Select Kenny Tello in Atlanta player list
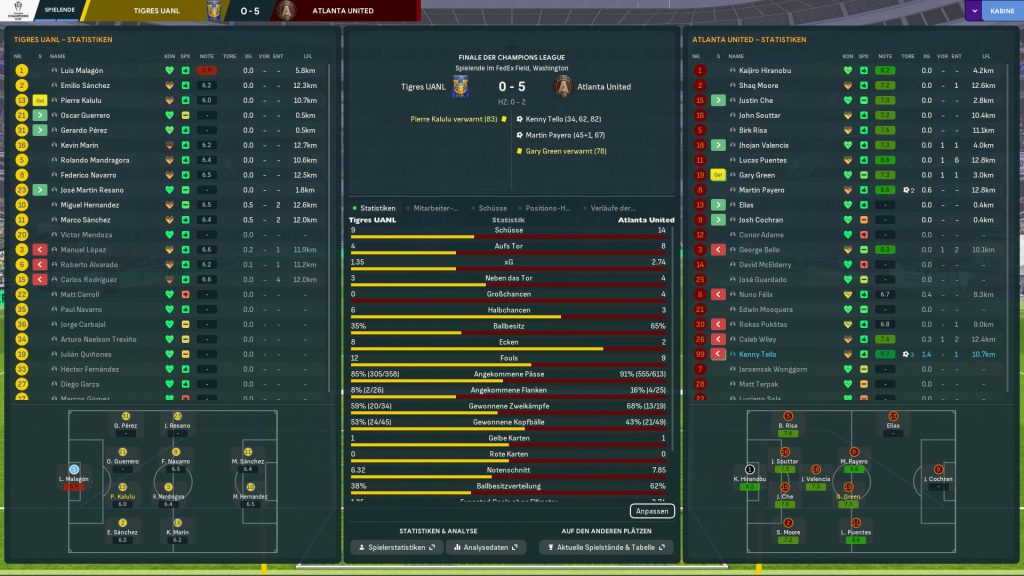Image resolution: width=1024 pixels, height=576 pixels. 757,354
